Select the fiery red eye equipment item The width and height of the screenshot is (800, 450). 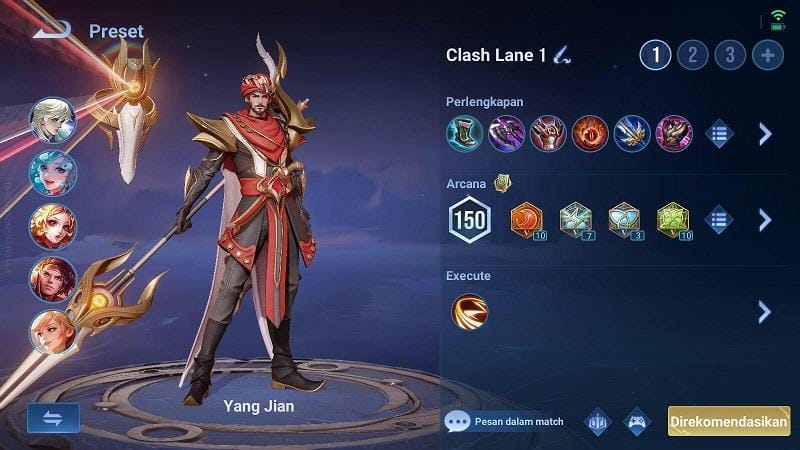(x=590, y=133)
